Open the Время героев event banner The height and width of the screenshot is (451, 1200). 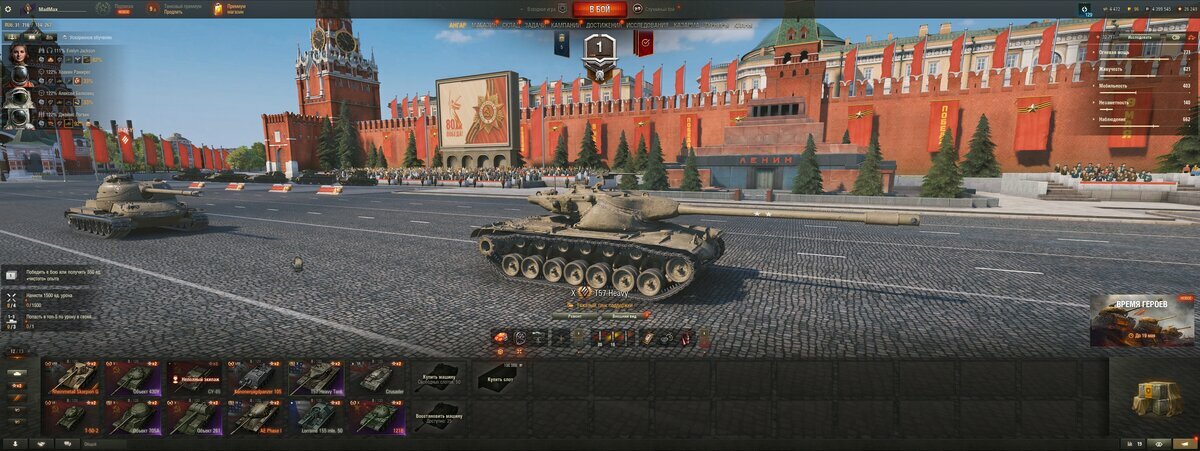coord(1142,320)
